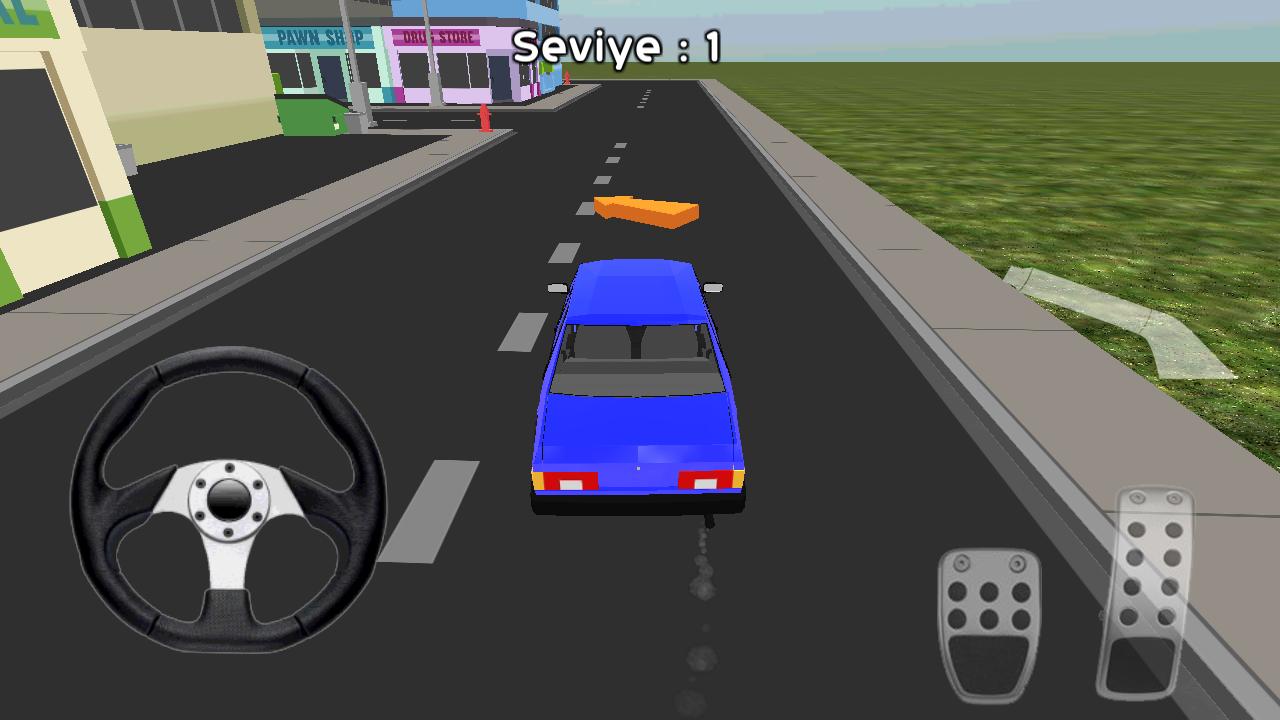This screenshot has height=720, width=1280.
Task: Click the exhaust smoke behind the car
Action: coord(700,590)
